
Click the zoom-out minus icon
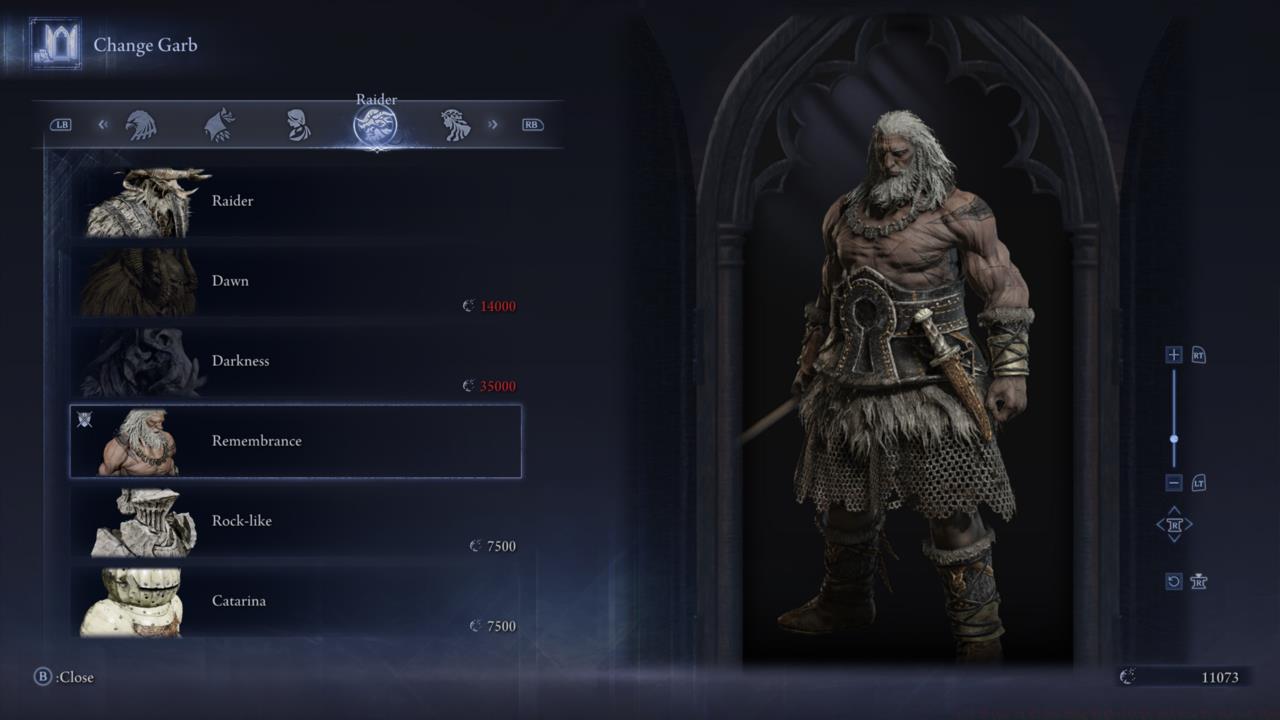[1172, 483]
